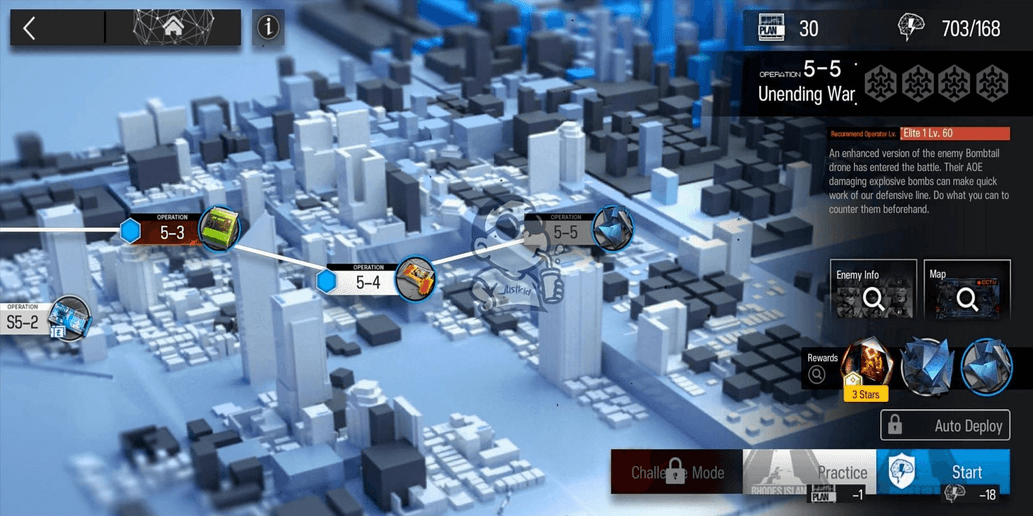Screen dimensions: 1033x516
Task: Select operation 5-5 node
Action: (x=566, y=232)
